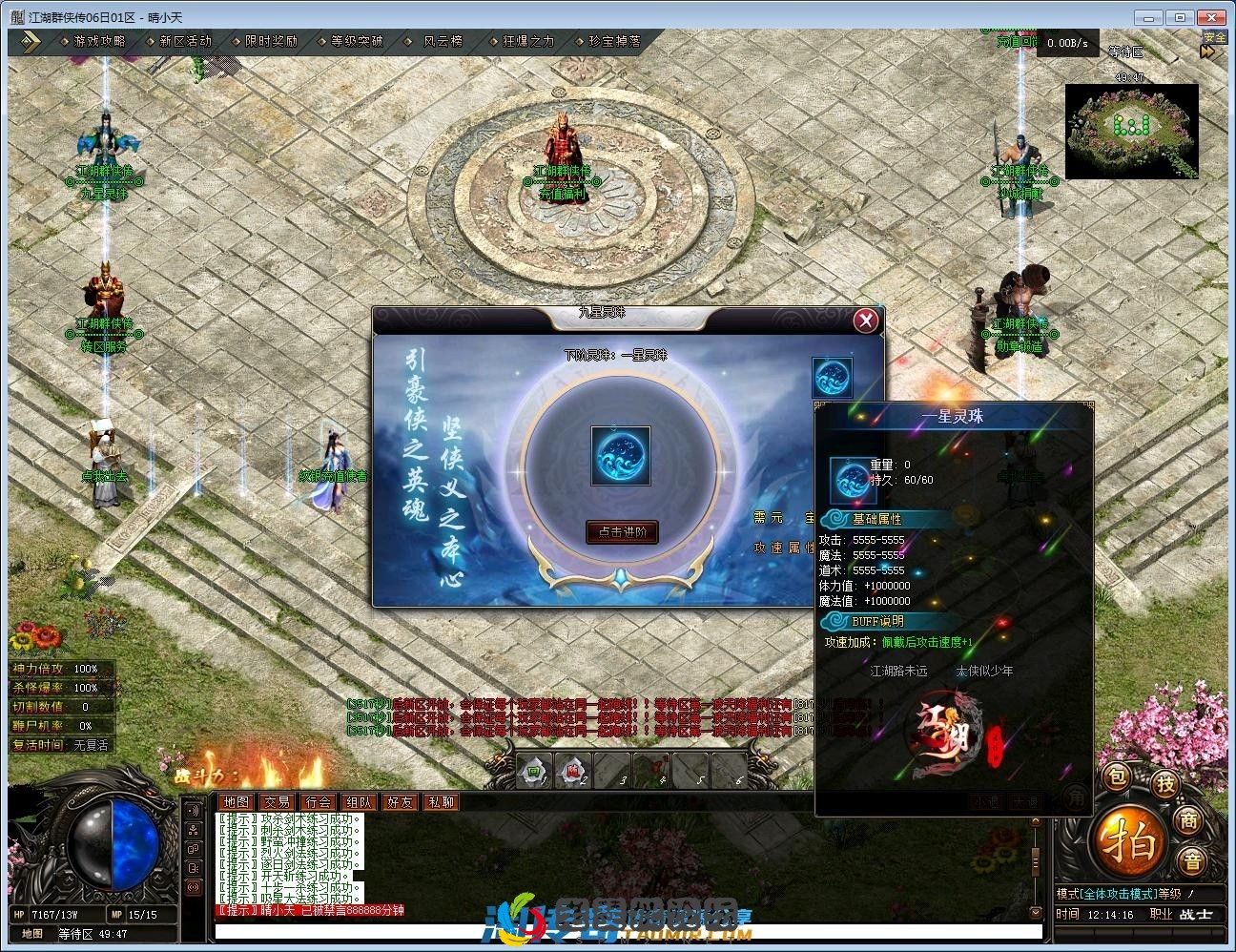Switch to the 好友 friends tab
This screenshot has width=1236, height=952.
[399, 802]
